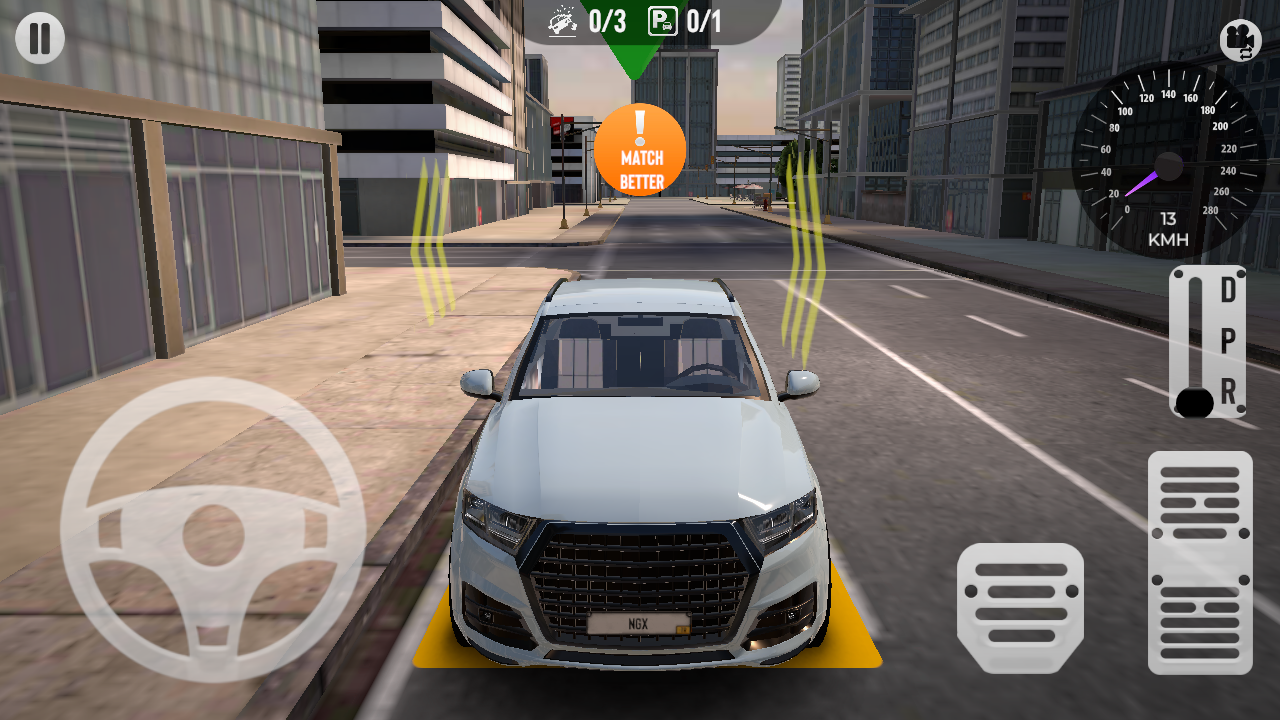Shift the gear selector to D
1280x720 pixels.
point(1228,291)
